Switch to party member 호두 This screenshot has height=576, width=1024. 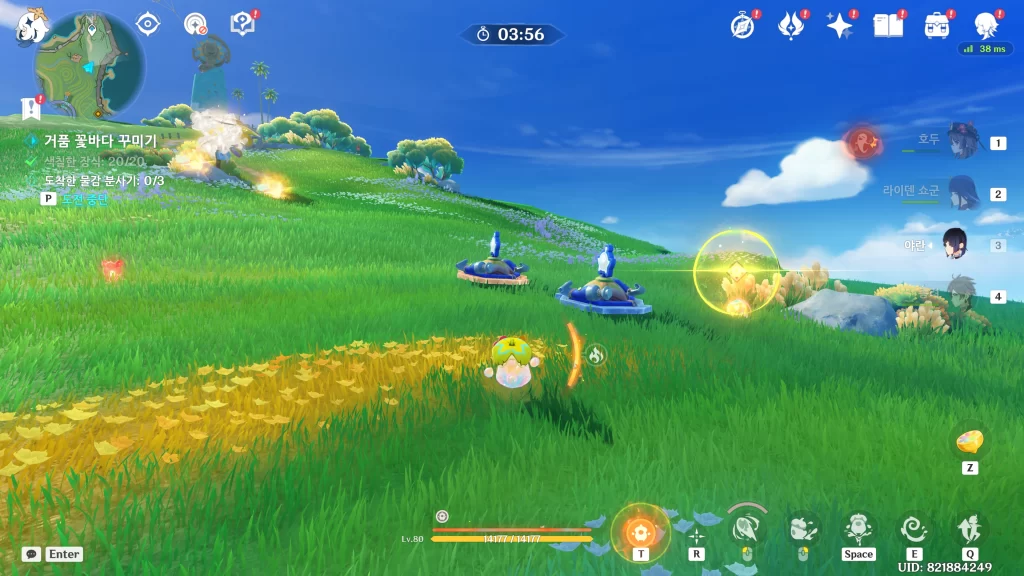pyautogui.click(x=964, y=141)
